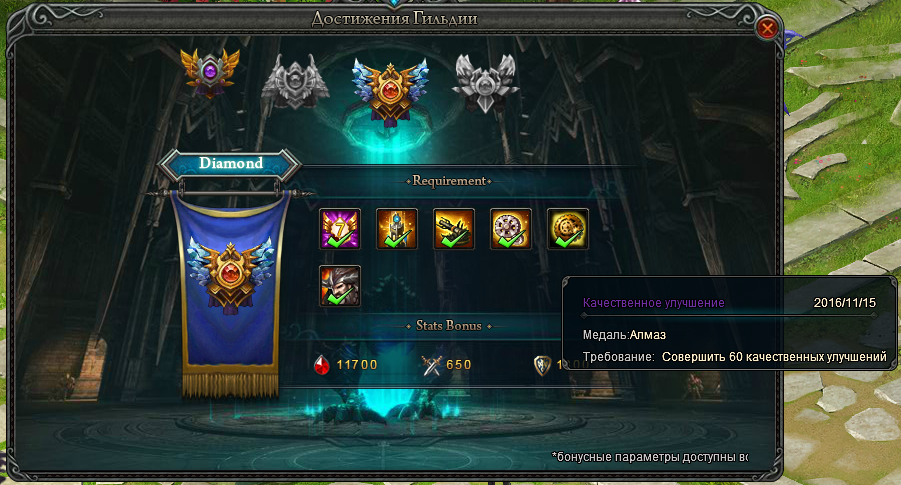Screen dimensions: 901x485
Task: Click the Diamond banner emblem
Action: point(231,277)
